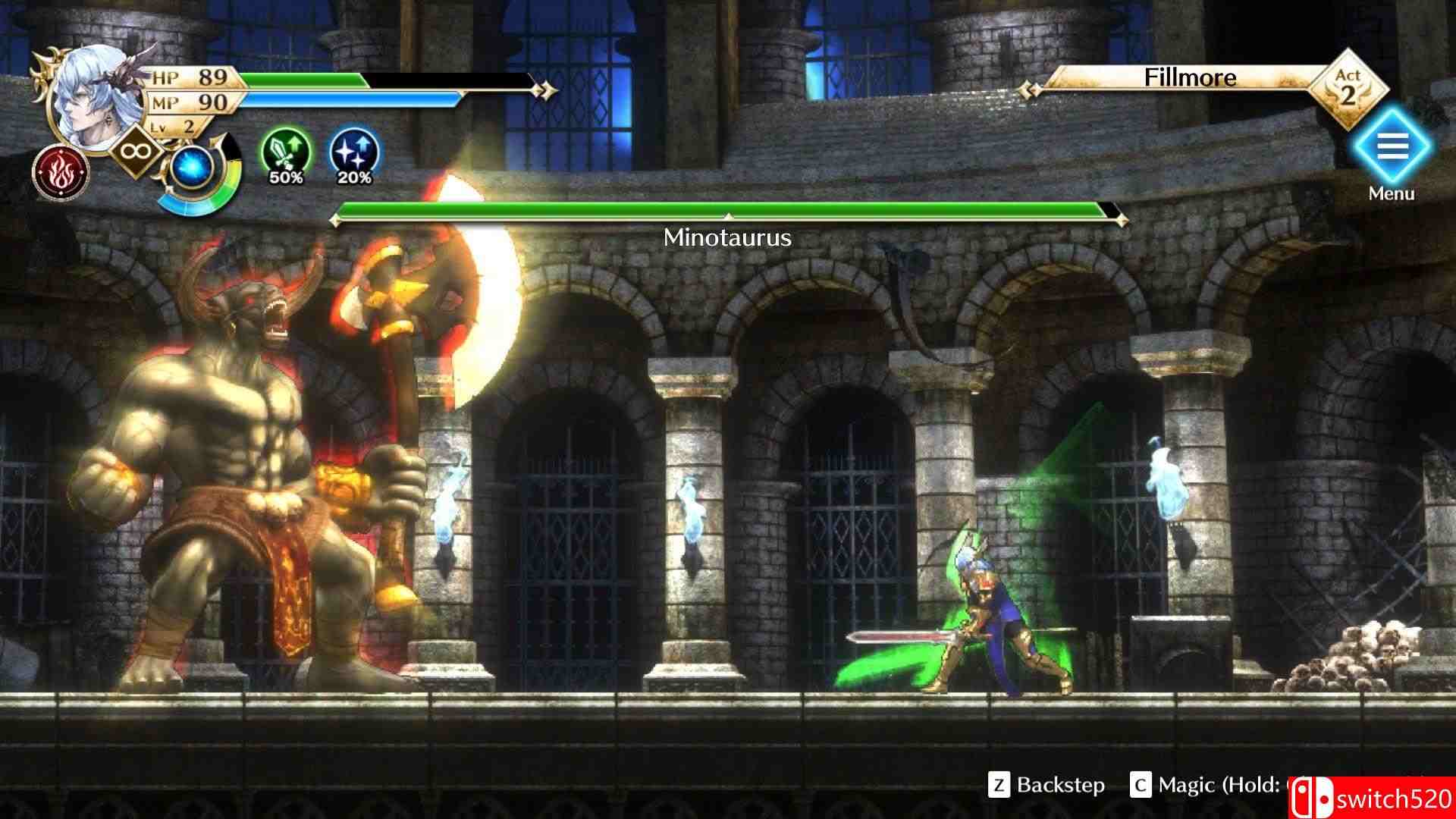Screen dimensions: 1456x819
Task: Expand the Fillmore location banner
Action: click(1192, 77)
